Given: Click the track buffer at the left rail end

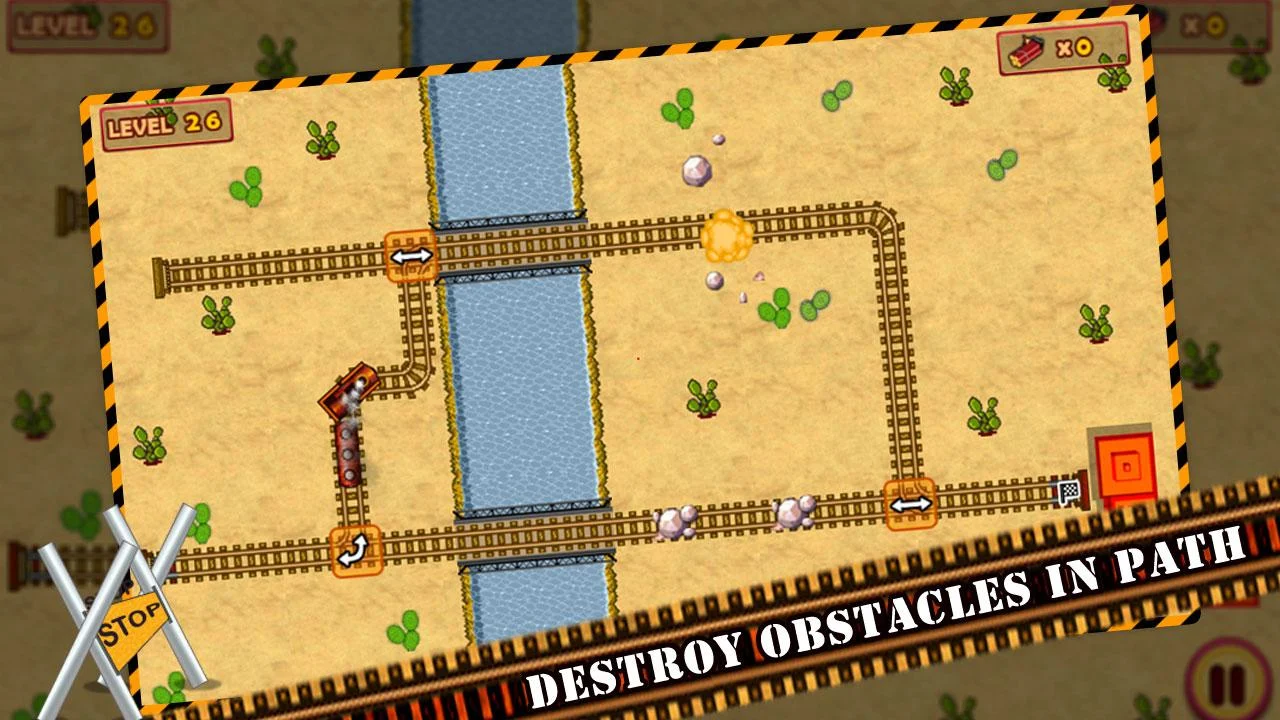Looking at the screenshot, I should tap(160, 275).
